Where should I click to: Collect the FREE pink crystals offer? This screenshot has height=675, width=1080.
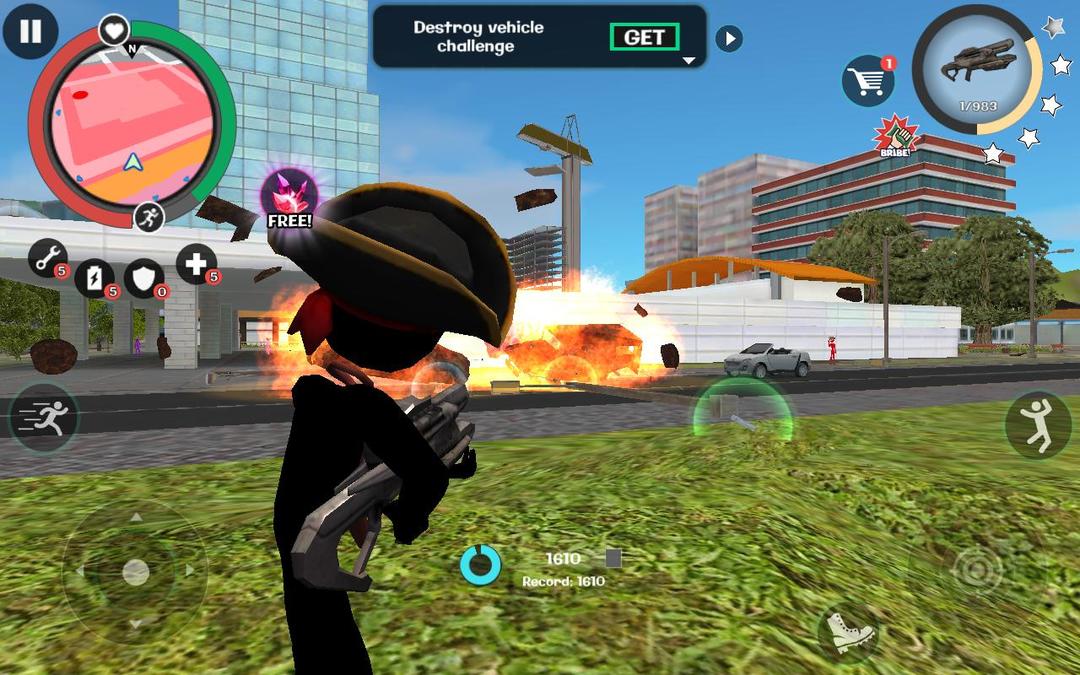[x=289, y=197]
